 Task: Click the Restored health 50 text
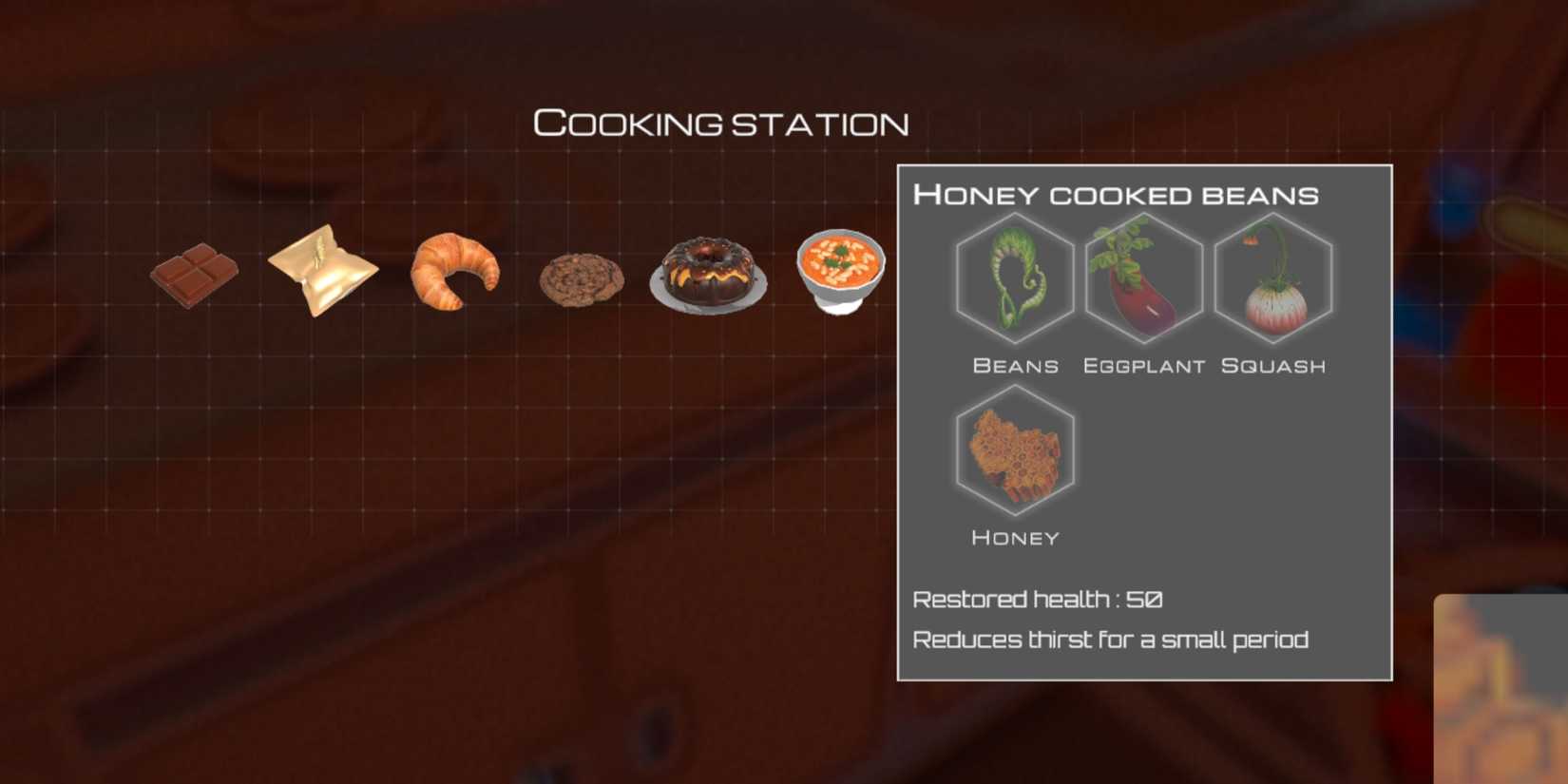1037,600
